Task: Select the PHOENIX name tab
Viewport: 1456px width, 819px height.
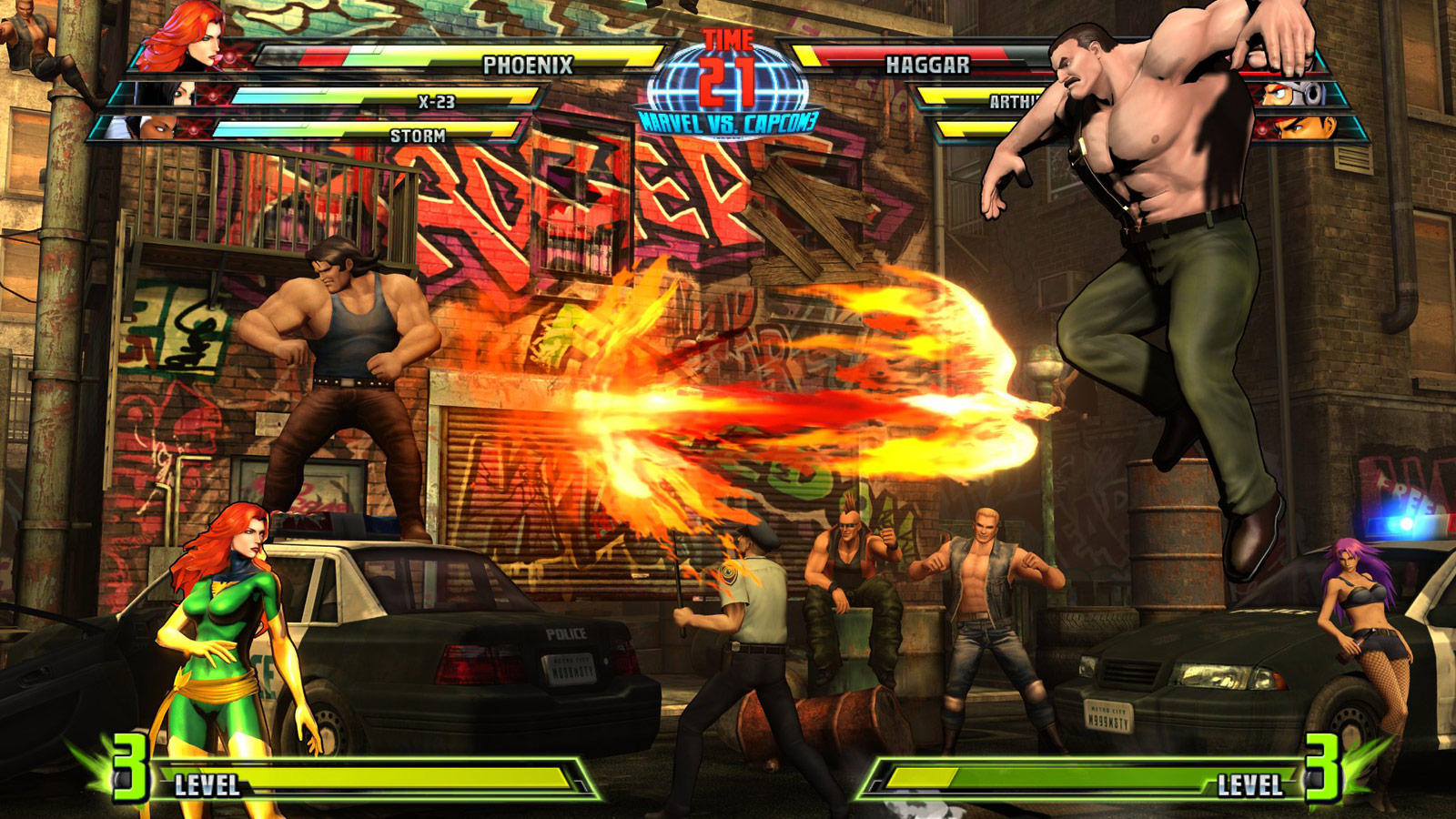Action: pos(528,64)
